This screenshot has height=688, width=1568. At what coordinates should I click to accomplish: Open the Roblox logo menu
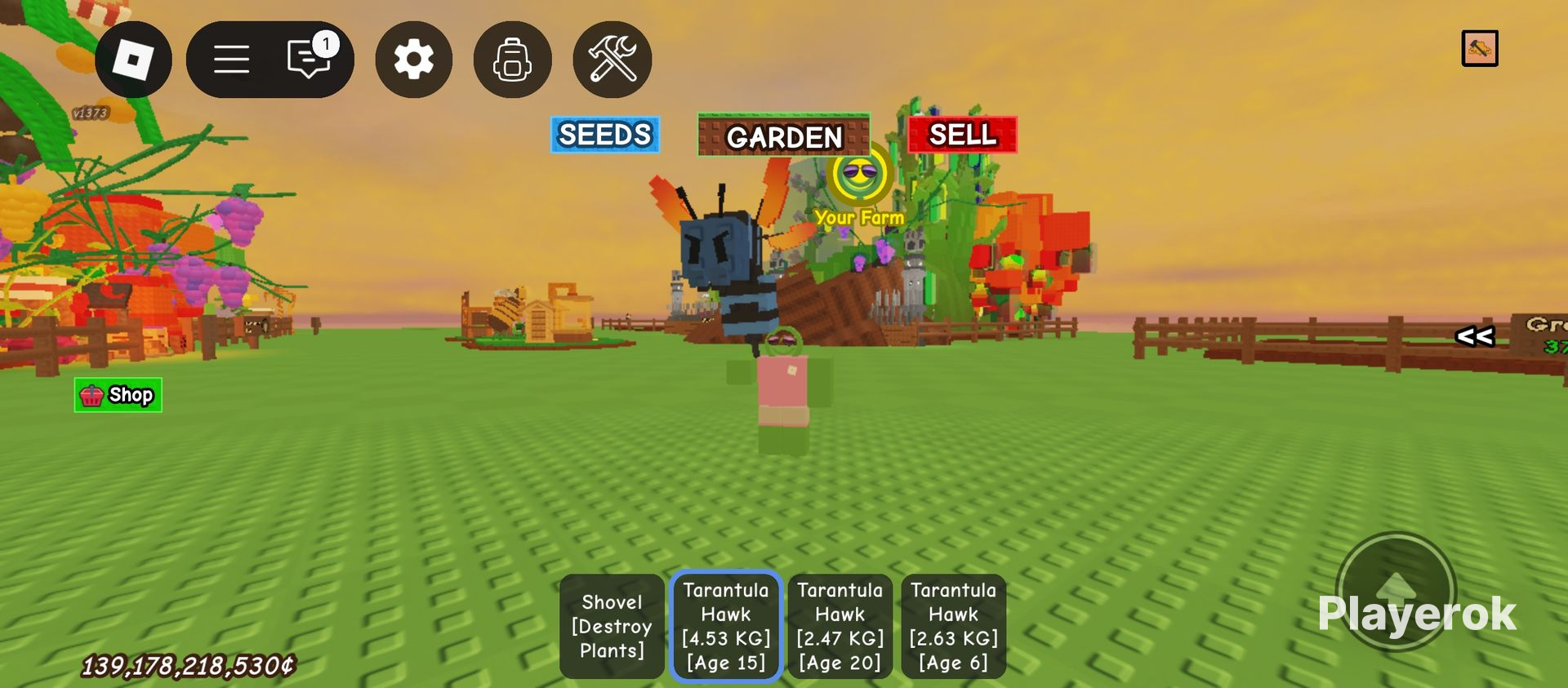tap(133, 59)
